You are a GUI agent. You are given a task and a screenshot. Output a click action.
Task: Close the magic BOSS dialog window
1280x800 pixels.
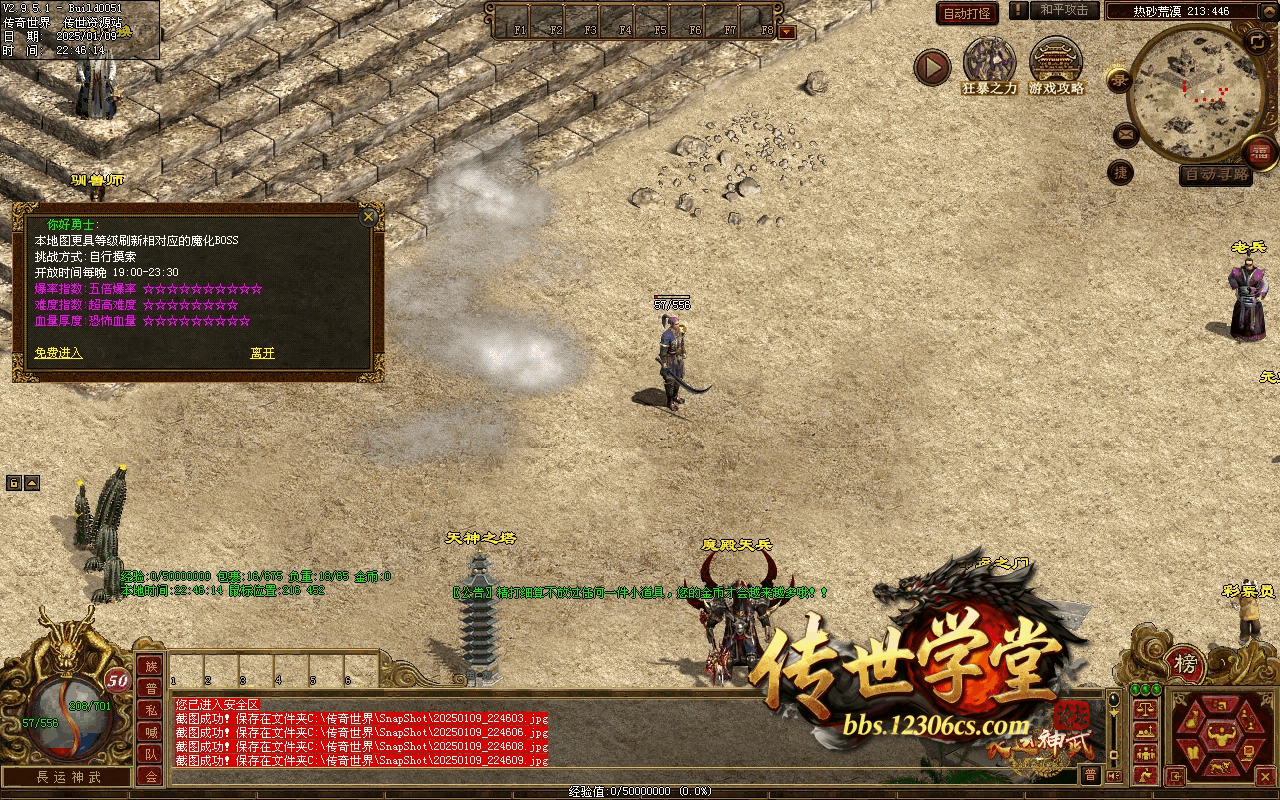[369, 216]
